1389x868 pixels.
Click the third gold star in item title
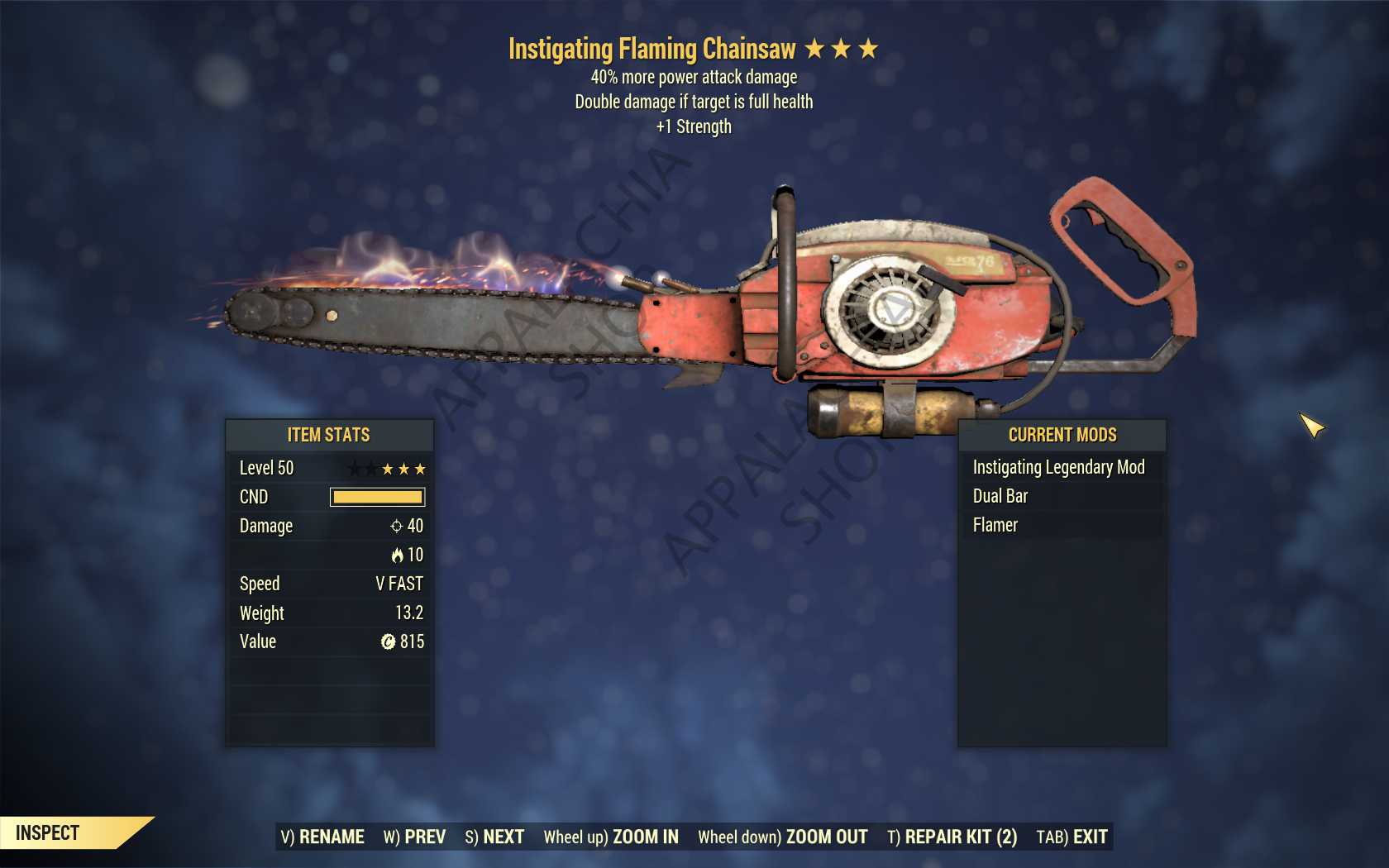869,49
